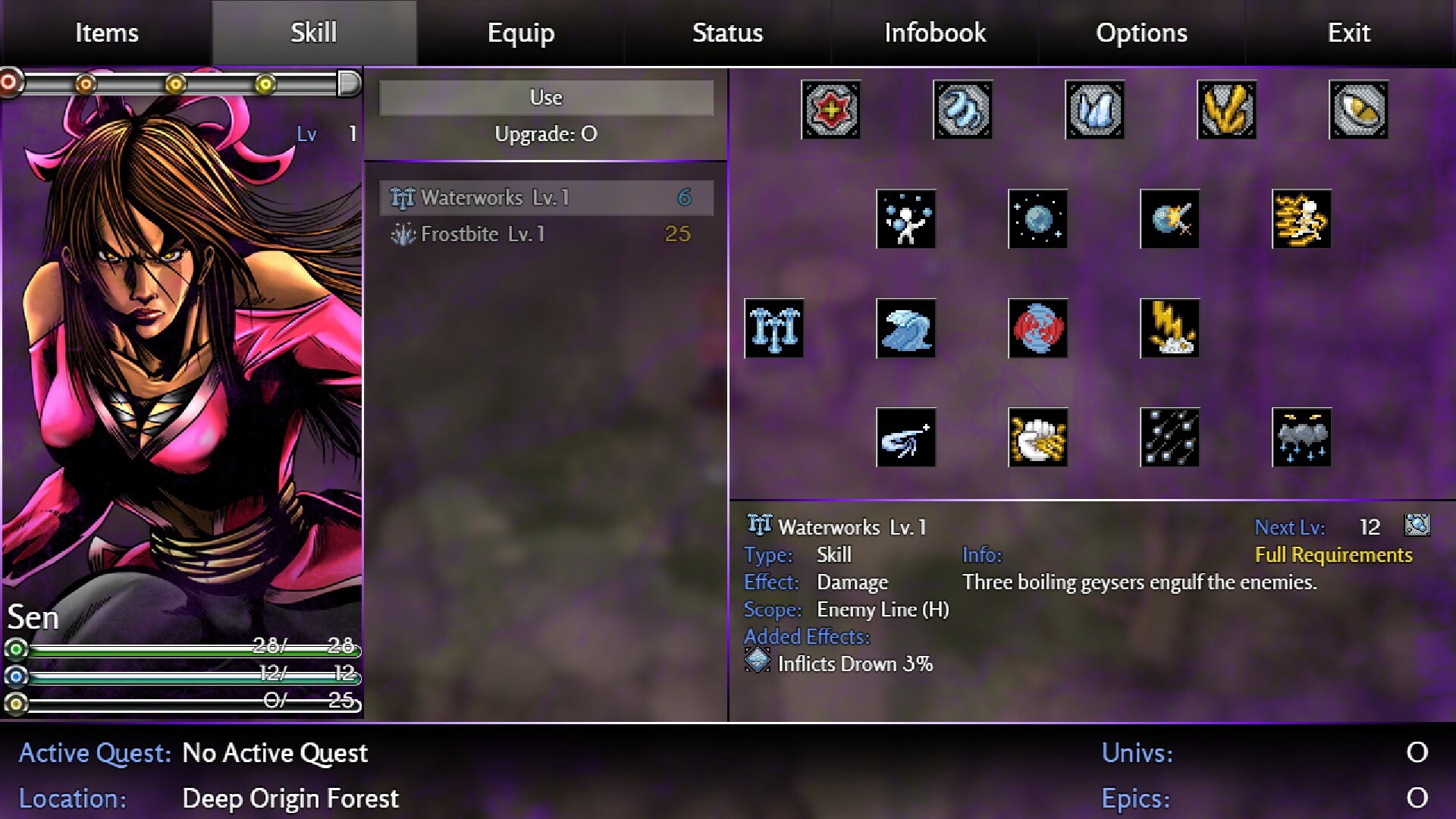Select the crashing wave skill icon
This screenshot has width=1456, height=819.
906,328
